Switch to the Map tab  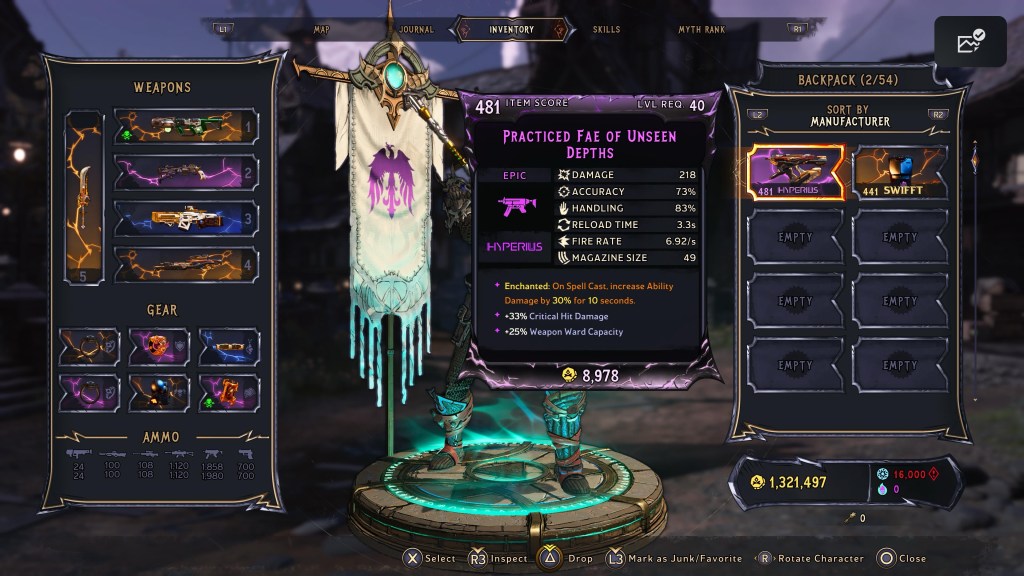(321, 30)
